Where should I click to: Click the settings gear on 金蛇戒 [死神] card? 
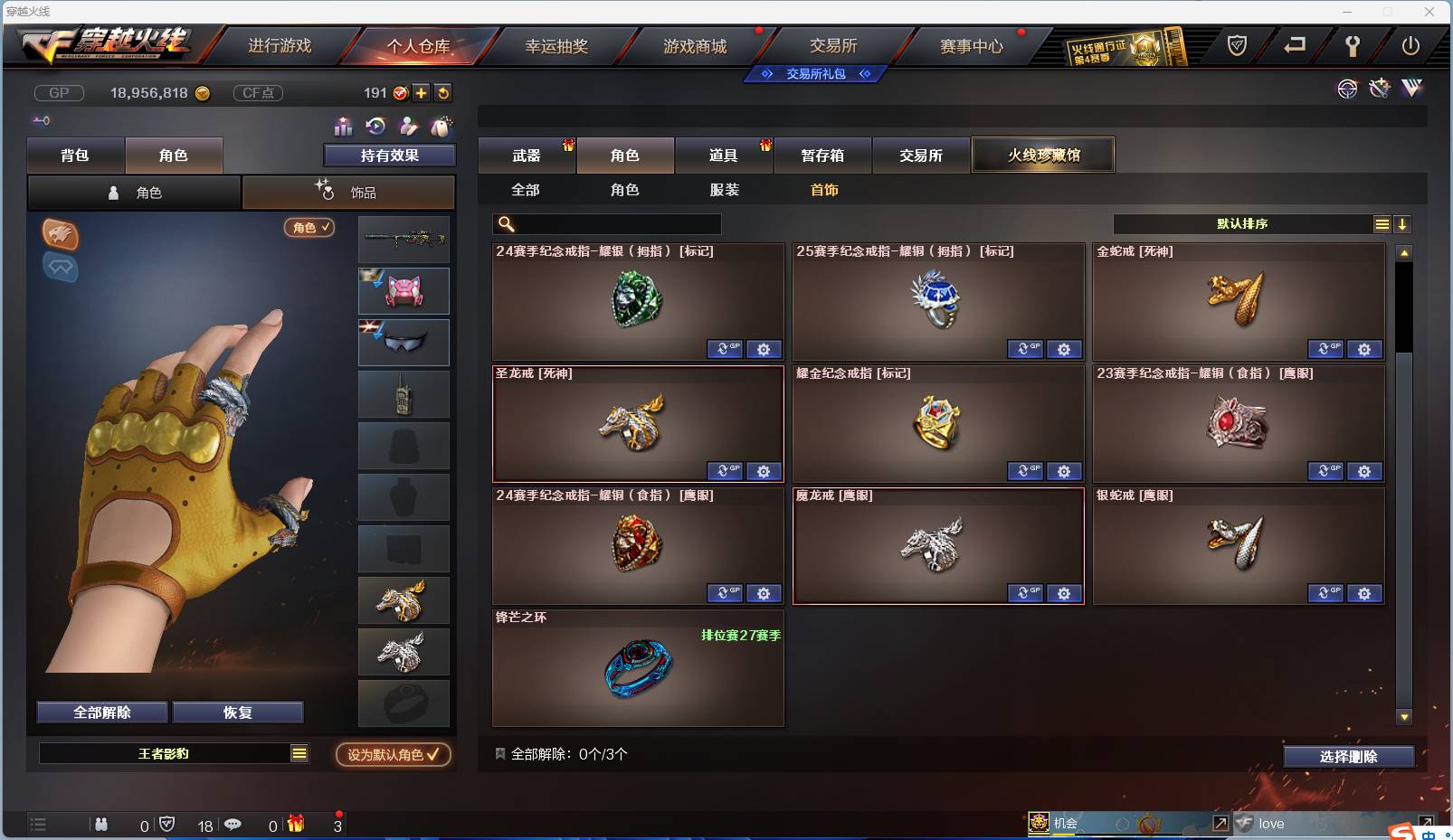[1365, 349]
